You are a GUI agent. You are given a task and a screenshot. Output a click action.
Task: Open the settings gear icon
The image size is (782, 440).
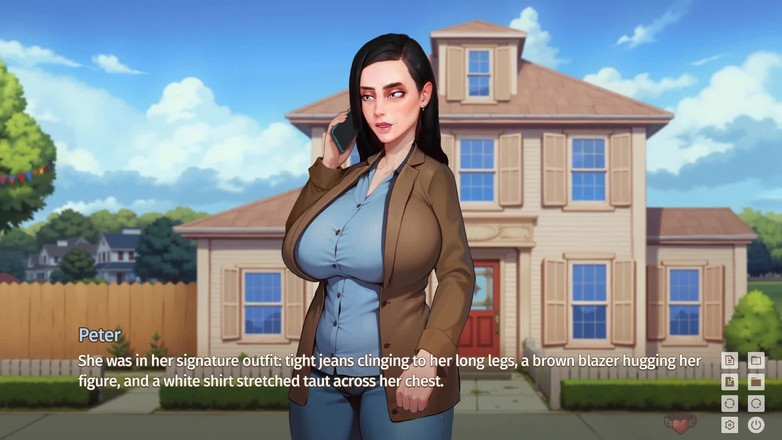(x=730, y=425)
